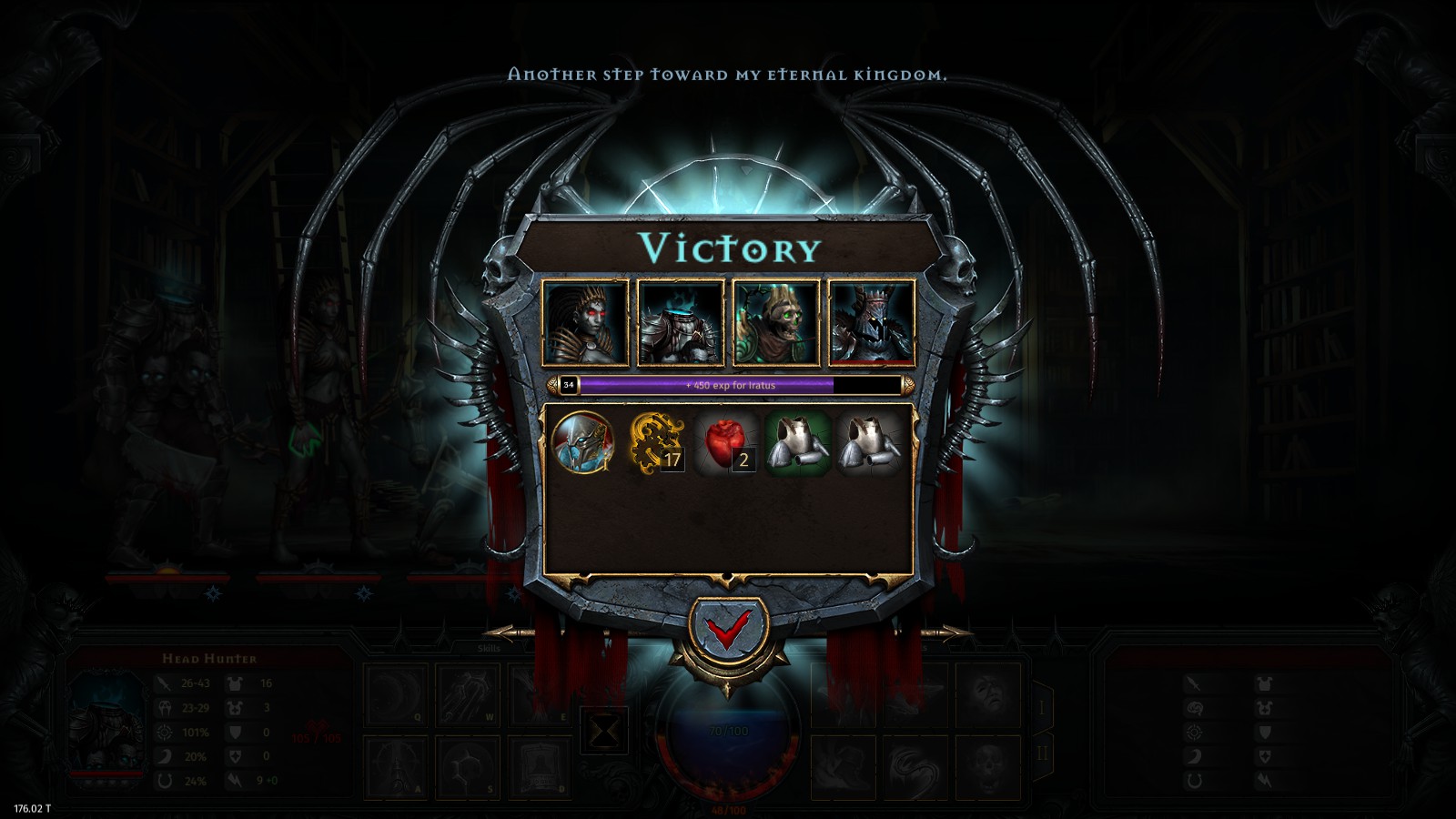
Task: Select the accuracy stat icon showing 101%
Action: click(164, 732)
